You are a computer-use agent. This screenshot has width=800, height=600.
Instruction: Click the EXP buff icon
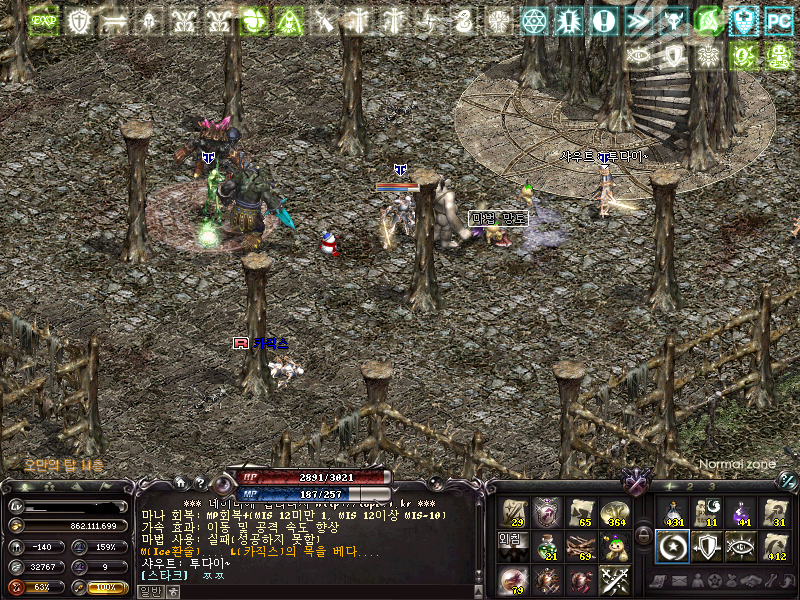click(x=43, y=20)
